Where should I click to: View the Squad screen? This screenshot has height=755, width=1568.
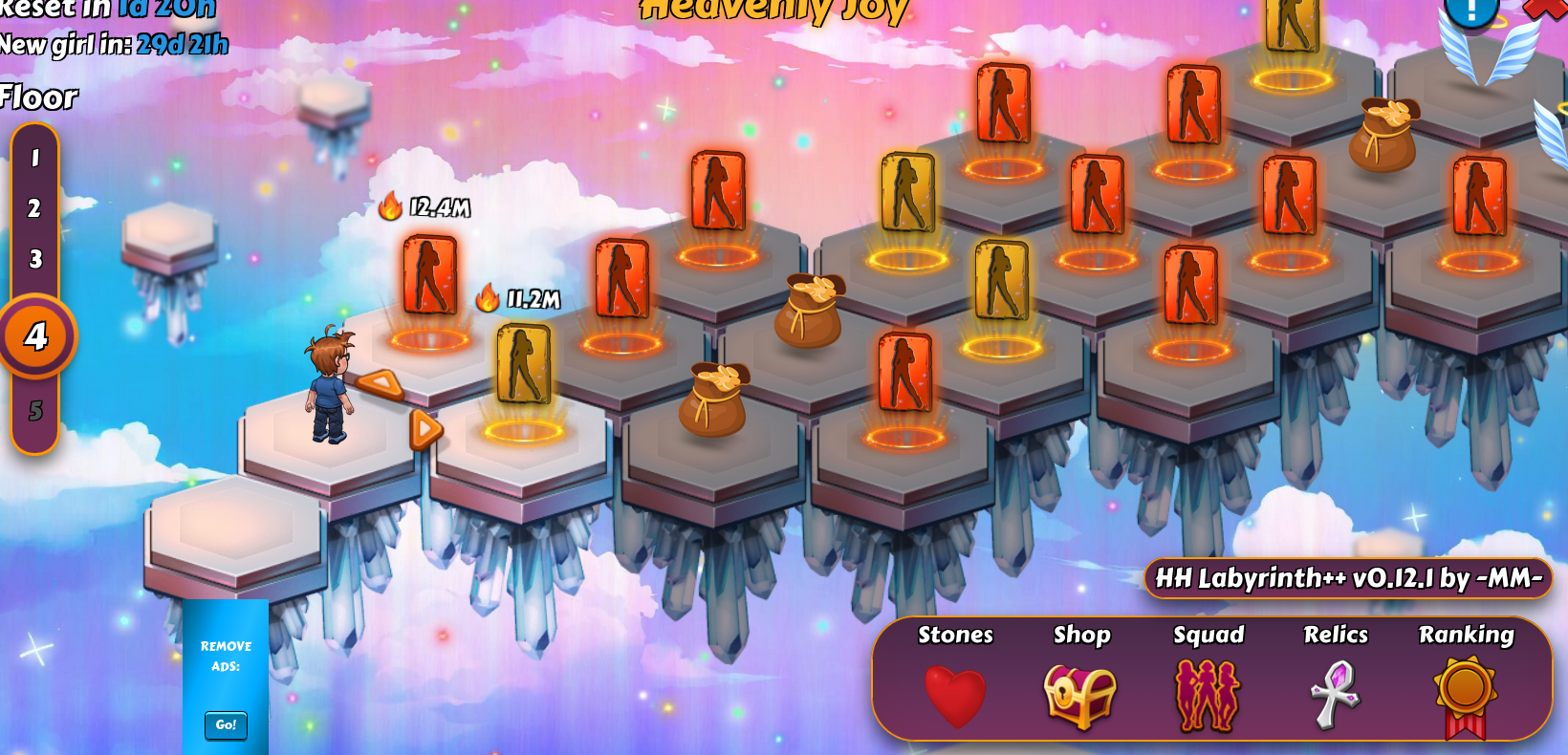pyautogui.click(x=1208, y=696)
